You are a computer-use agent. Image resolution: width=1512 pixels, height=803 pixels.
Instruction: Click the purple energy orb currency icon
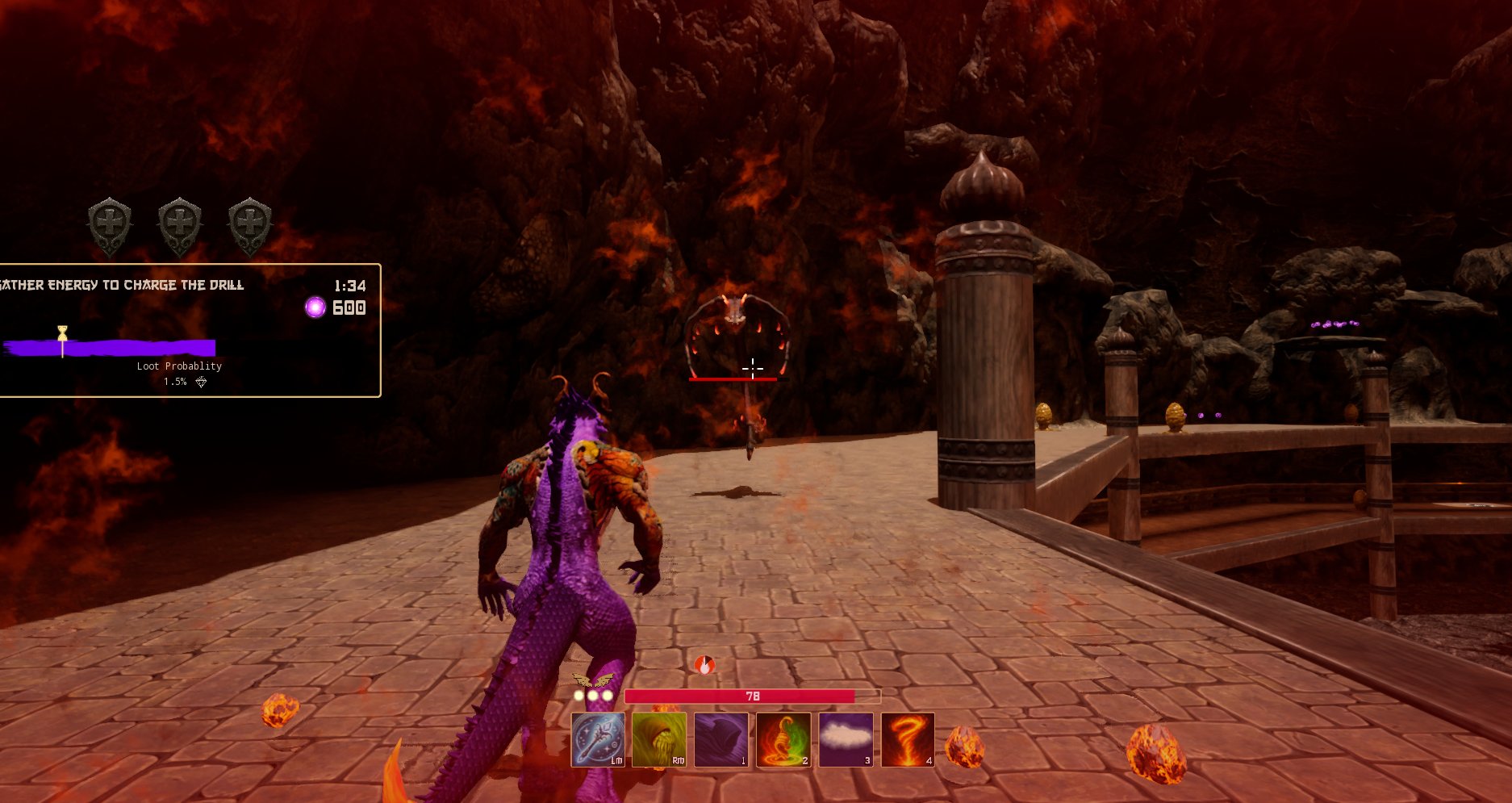click(x=315, y=307)
